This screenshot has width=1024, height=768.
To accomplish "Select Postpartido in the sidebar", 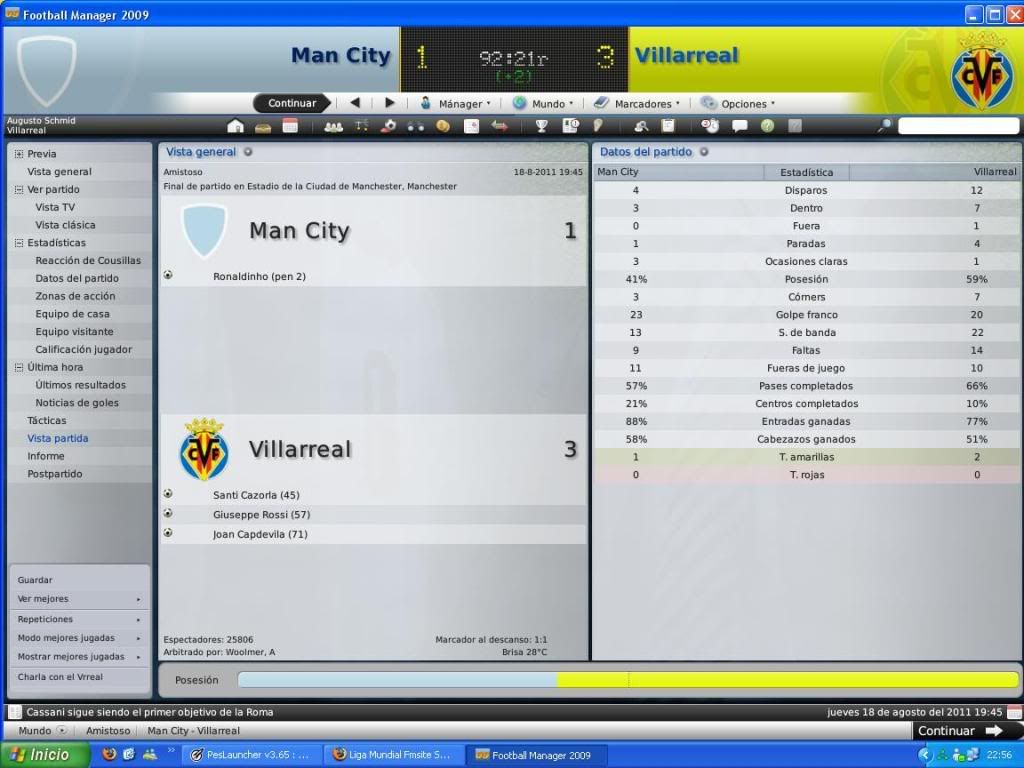I will pyautogui.click(x=55, y=474).
